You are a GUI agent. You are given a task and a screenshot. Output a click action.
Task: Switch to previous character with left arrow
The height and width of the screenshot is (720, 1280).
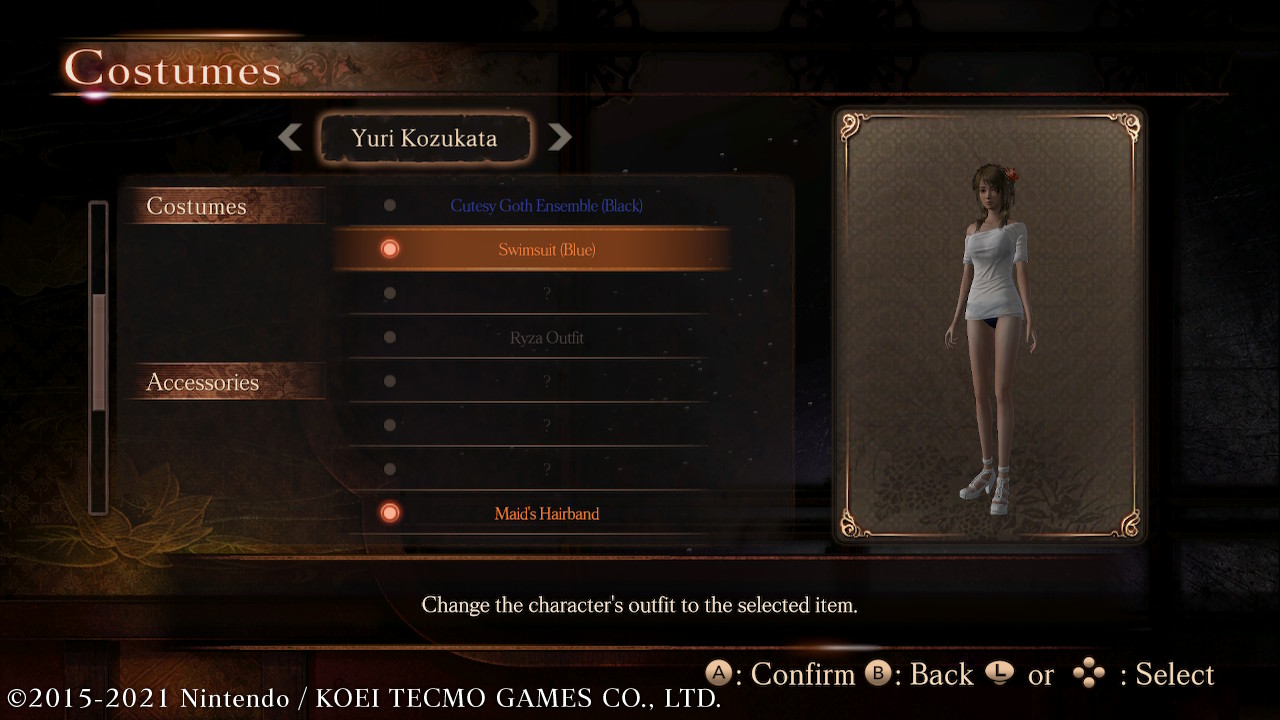[x=290, y=137]
